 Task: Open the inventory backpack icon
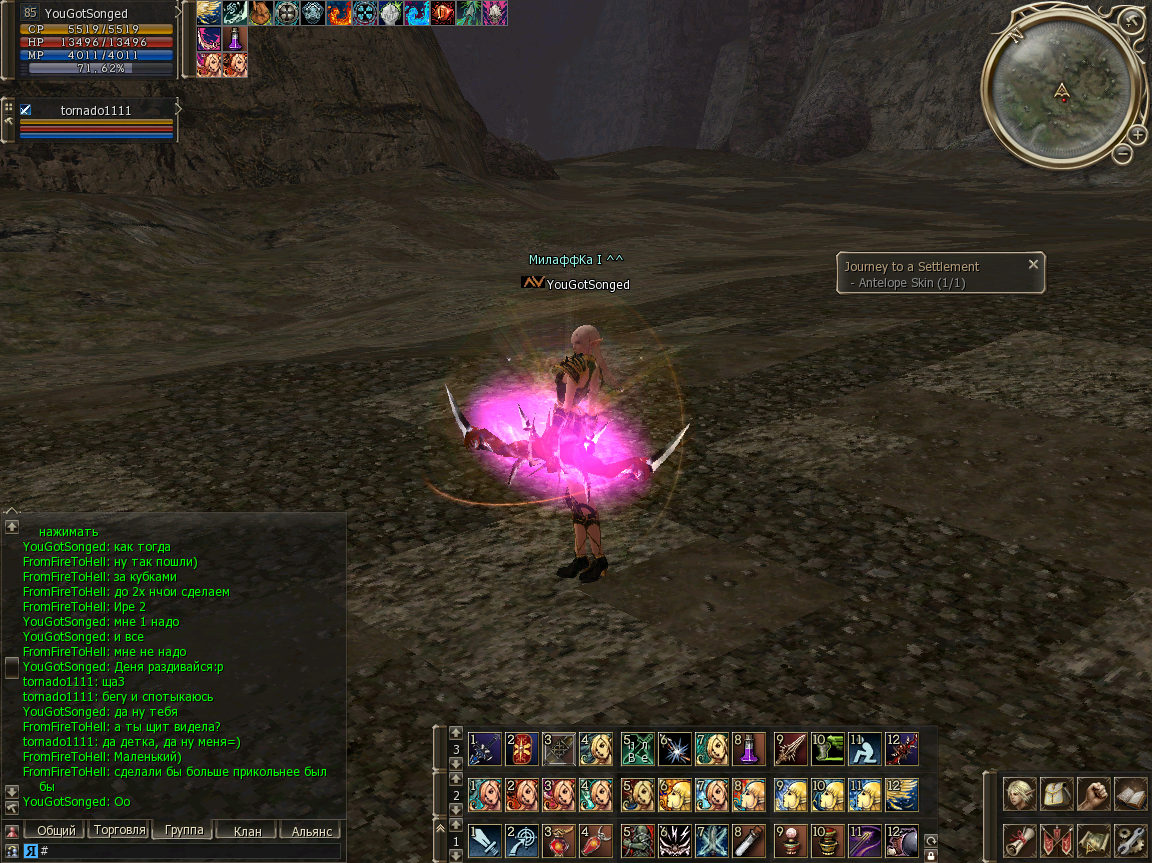1057,794
